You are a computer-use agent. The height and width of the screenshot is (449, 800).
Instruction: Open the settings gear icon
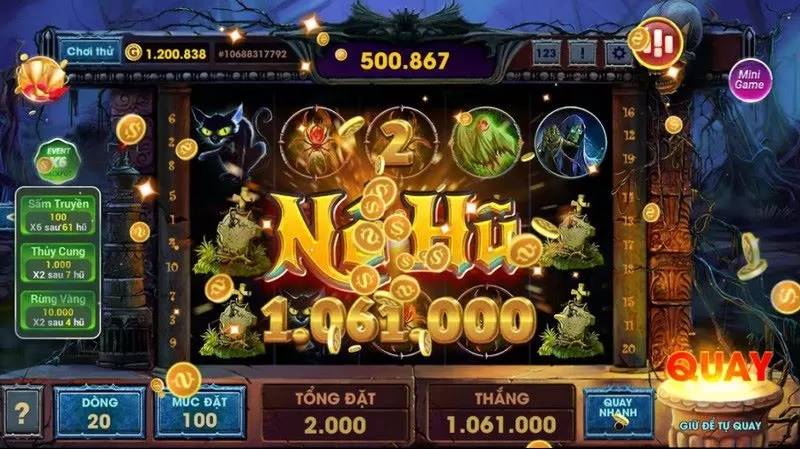click(620, 52)
